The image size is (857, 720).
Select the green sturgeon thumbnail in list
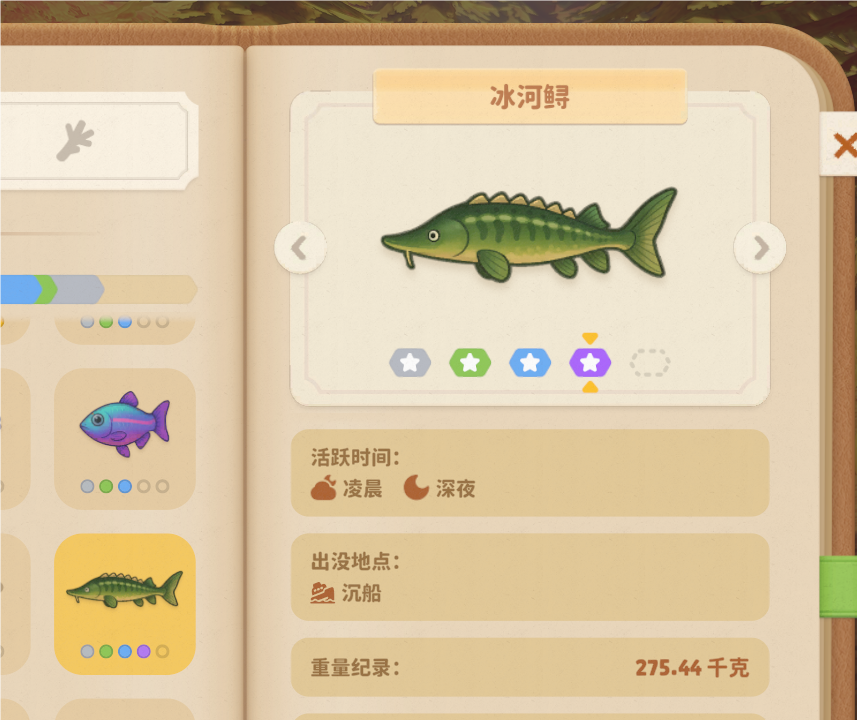coord(124,602)
